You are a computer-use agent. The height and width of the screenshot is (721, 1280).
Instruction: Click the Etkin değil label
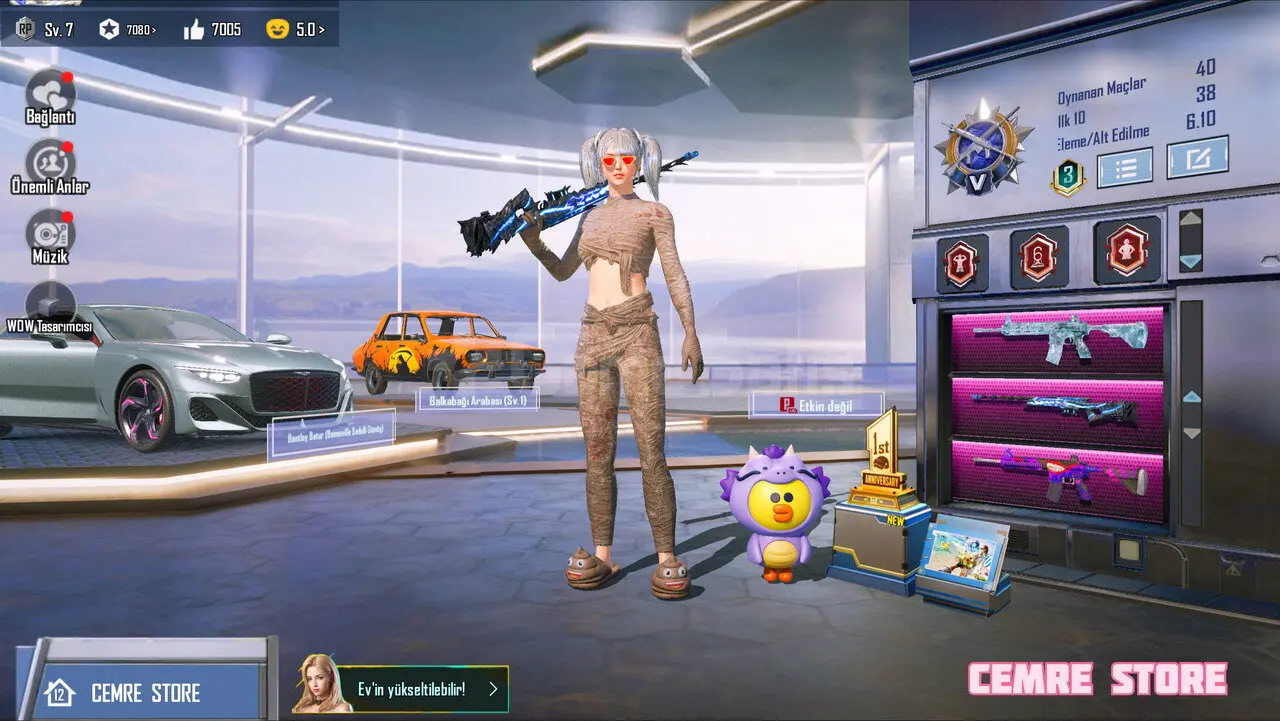click(x=817, y=405)
